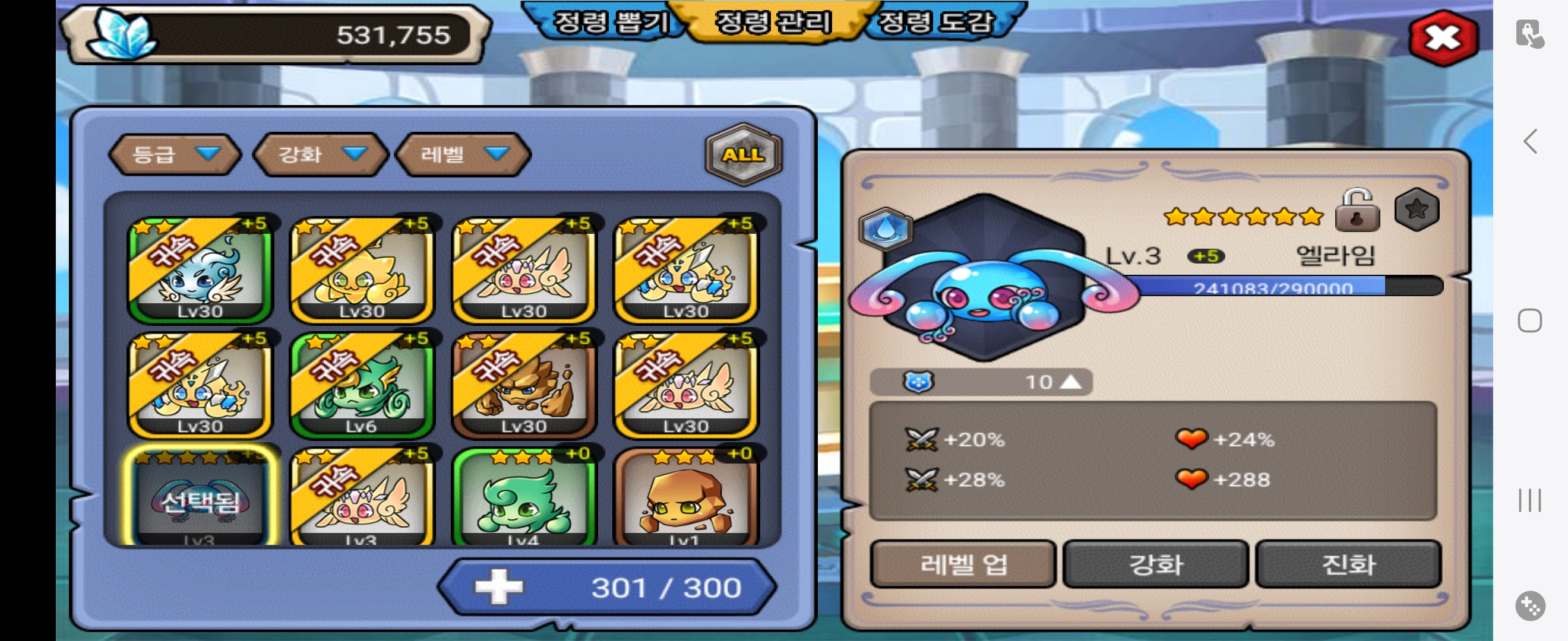Open the 등급 filter dropdown
Viewport: 1568px width, 641px height.
pos(174,154)
